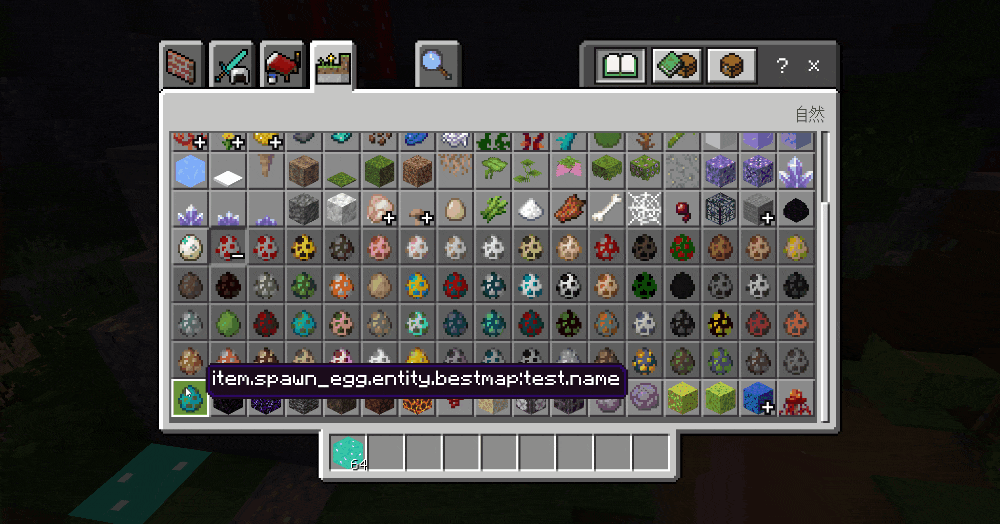
Task: Open the magnifying glass search tab
Action: [437, 65]
